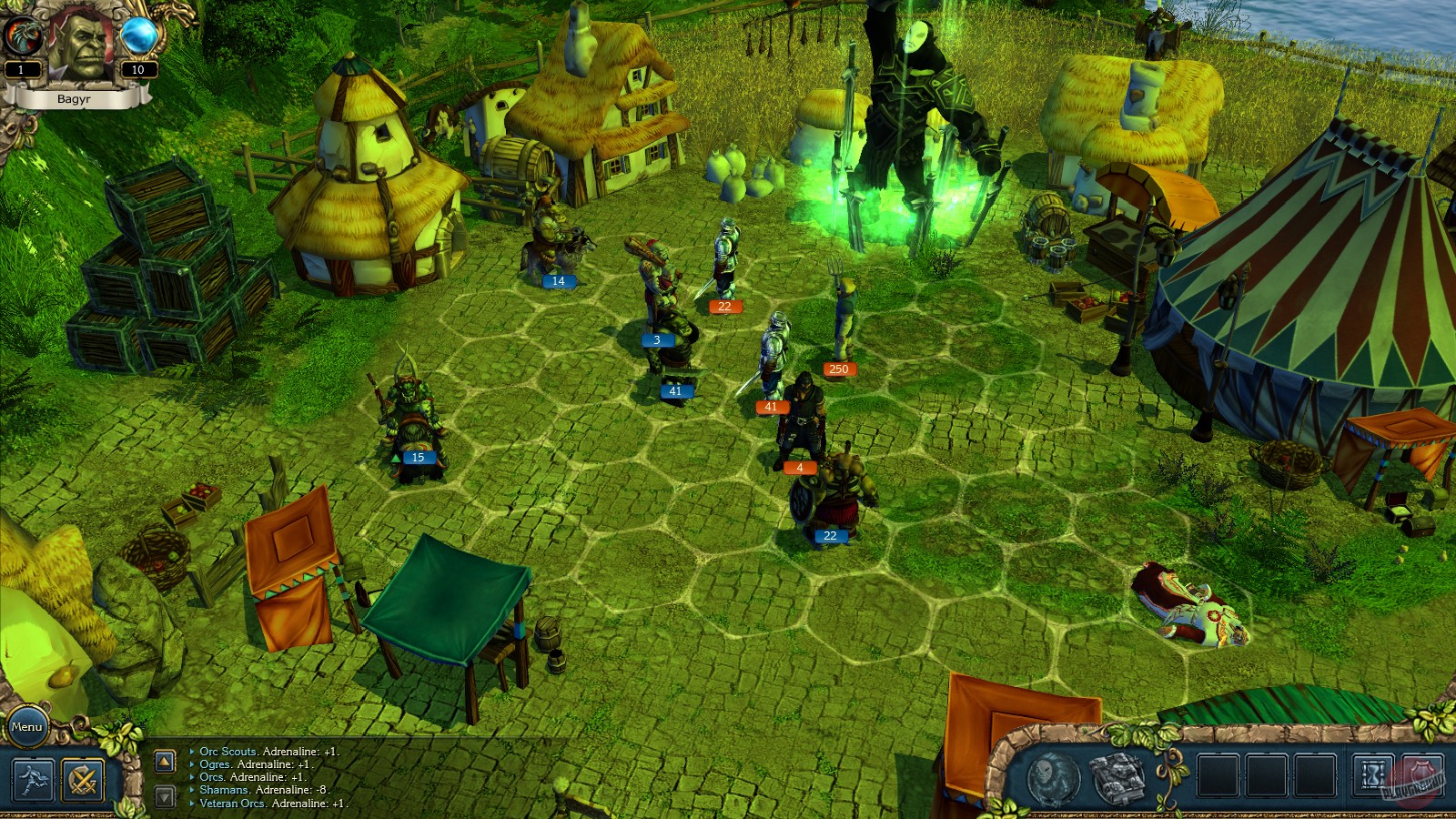Click Bagyr's hero portrait
The image size is (1456, 819).
click(80, 44)
